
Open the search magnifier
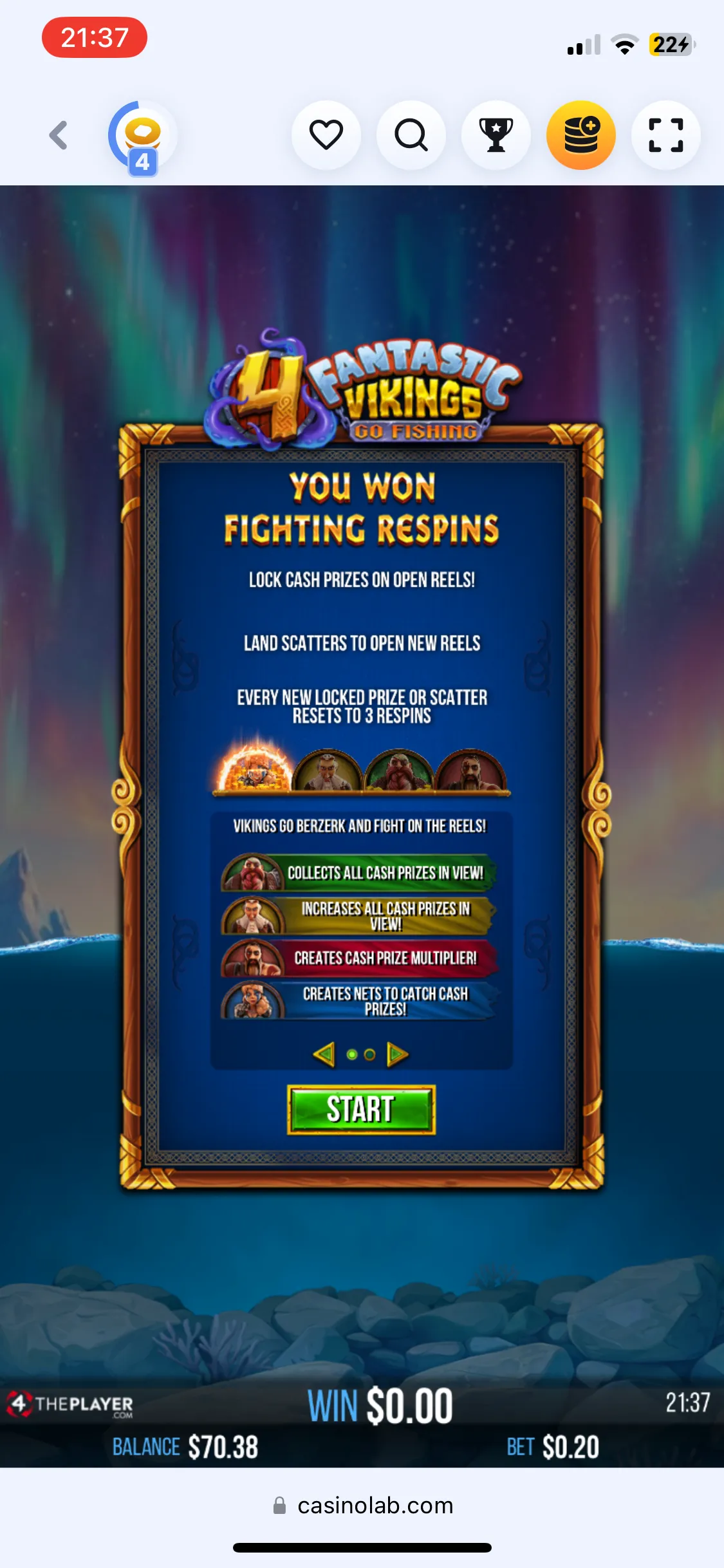pos(411,135)
